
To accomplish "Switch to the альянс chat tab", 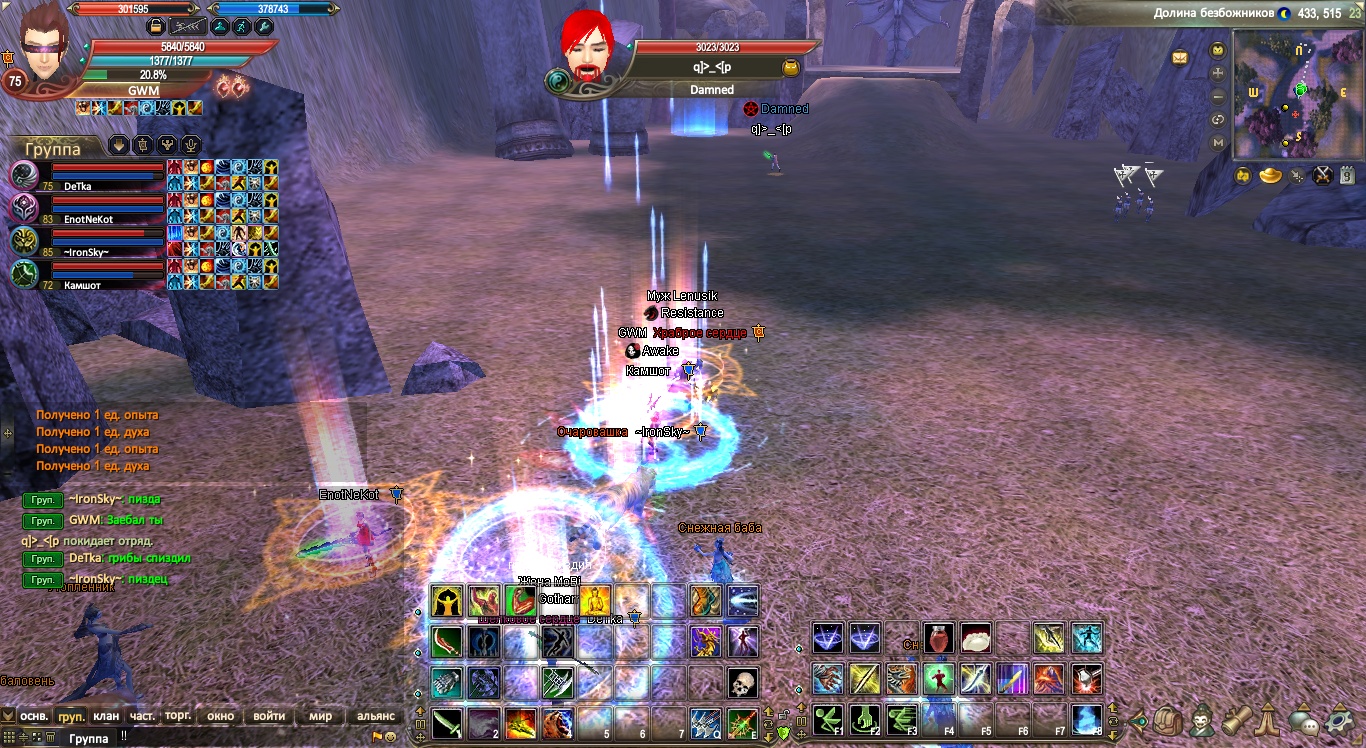I will 376,716.
